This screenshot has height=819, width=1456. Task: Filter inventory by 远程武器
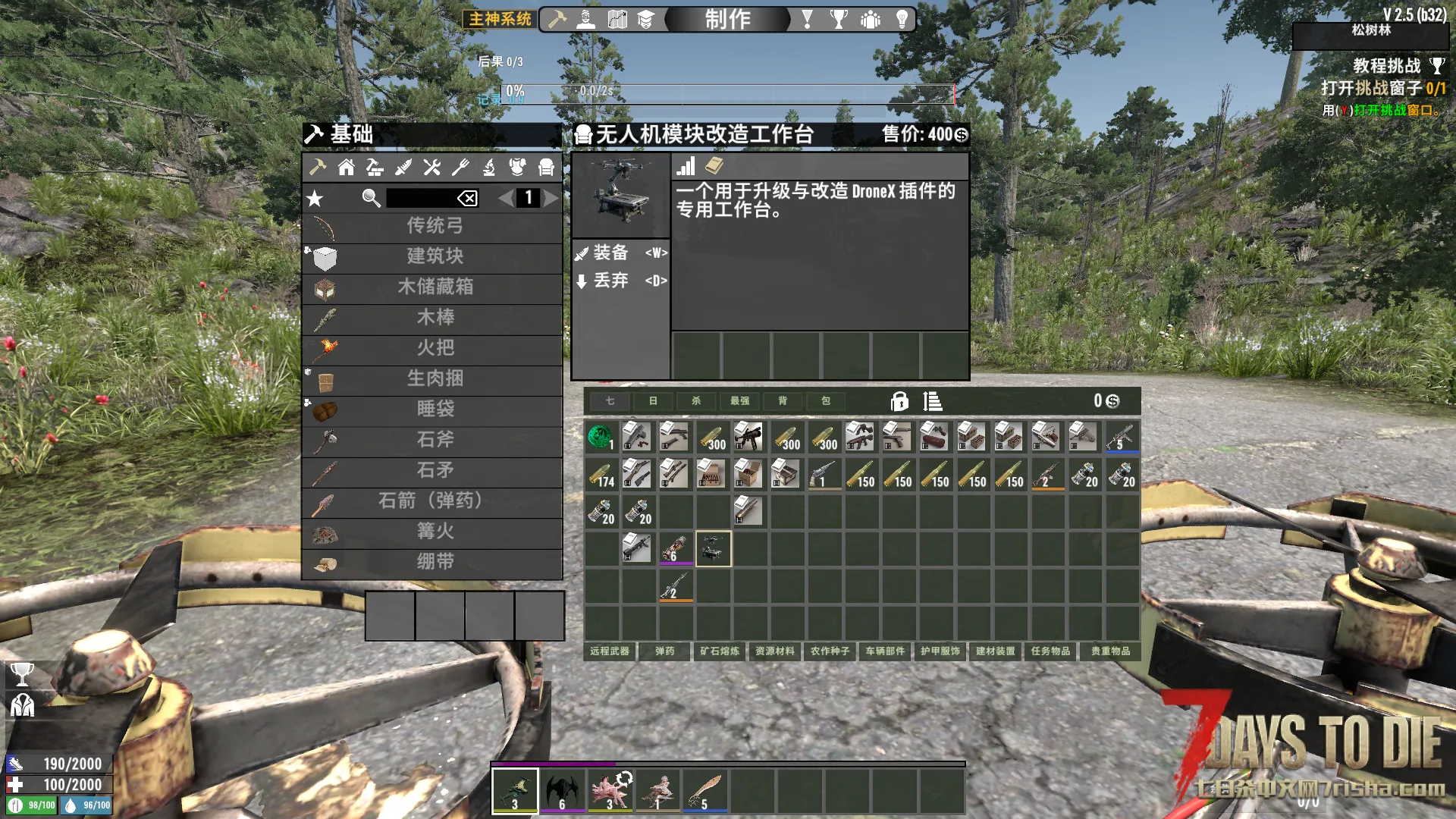[x=610, y=651]
